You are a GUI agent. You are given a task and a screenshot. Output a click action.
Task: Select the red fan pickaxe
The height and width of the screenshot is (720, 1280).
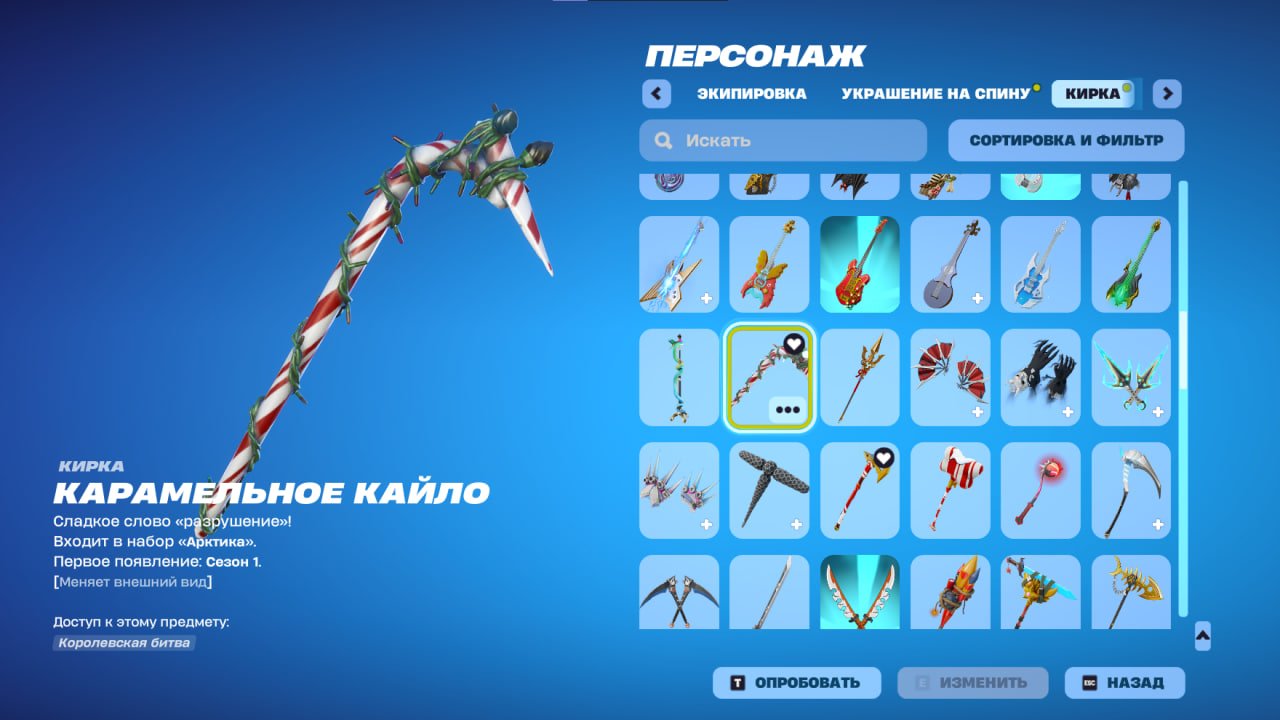(x=950, y=378)
